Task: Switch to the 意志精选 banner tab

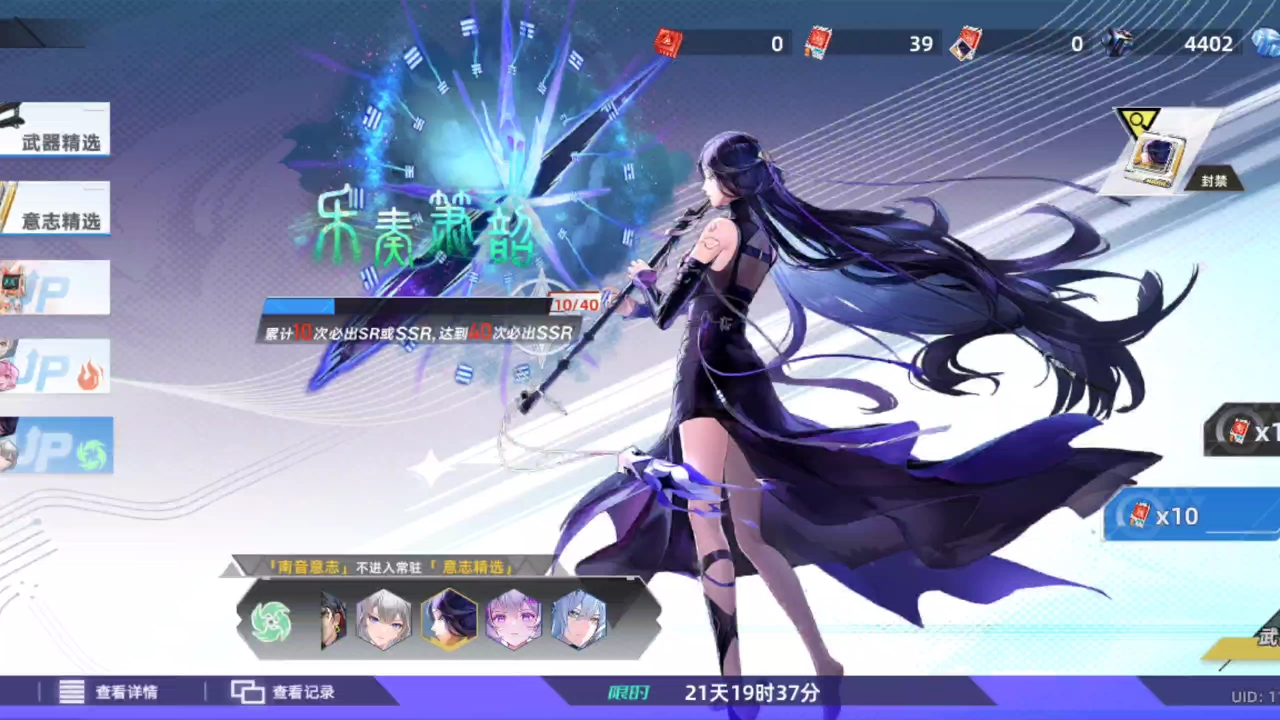Action: pyautogui.click(x=56, y=208)
